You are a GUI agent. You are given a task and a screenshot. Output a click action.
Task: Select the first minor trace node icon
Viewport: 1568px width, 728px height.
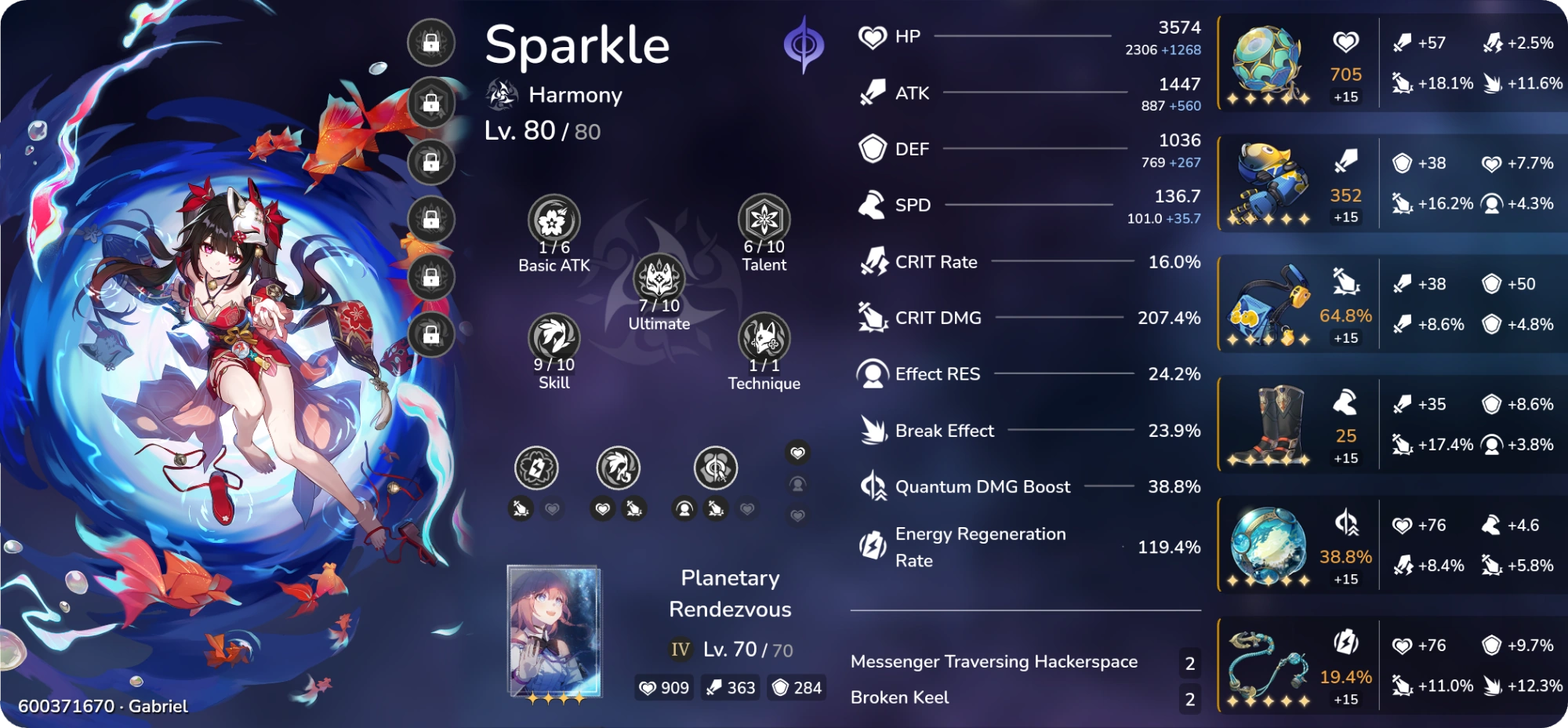(536, 468)
